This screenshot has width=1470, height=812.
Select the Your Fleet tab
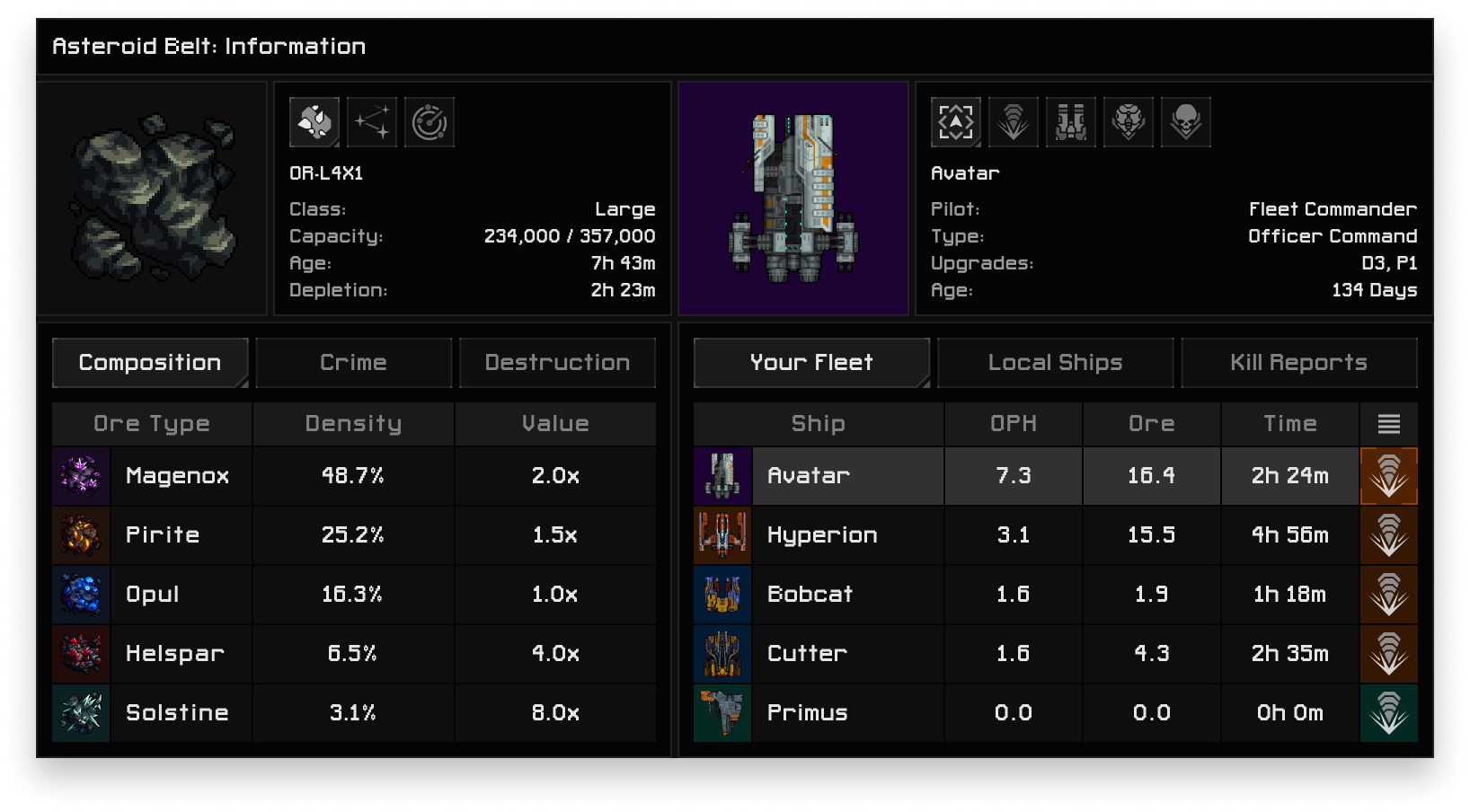click(811, 363)
